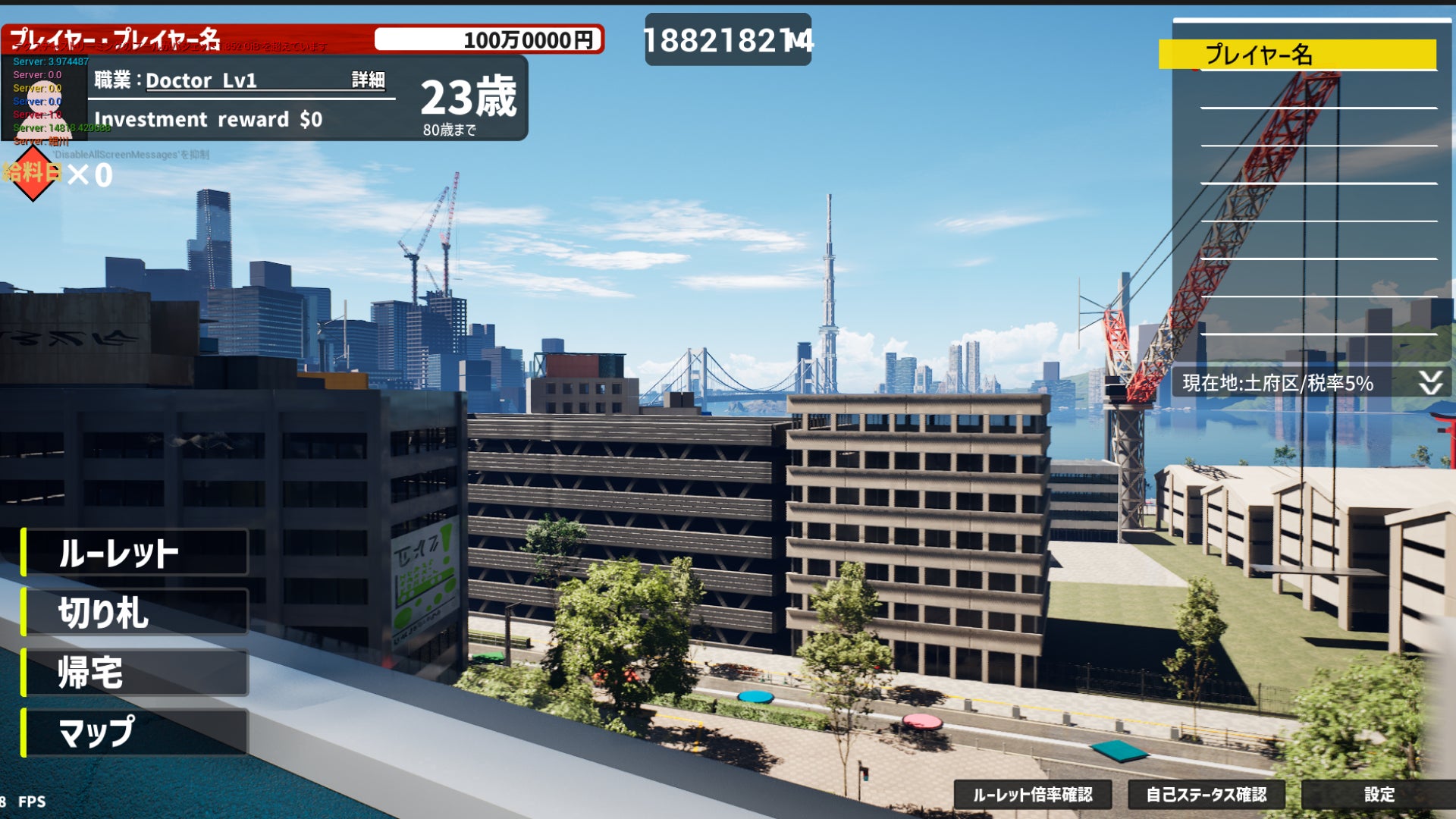Click the red 給料日 payday diamond icon
1456x819 pixels.
point(33,174)
